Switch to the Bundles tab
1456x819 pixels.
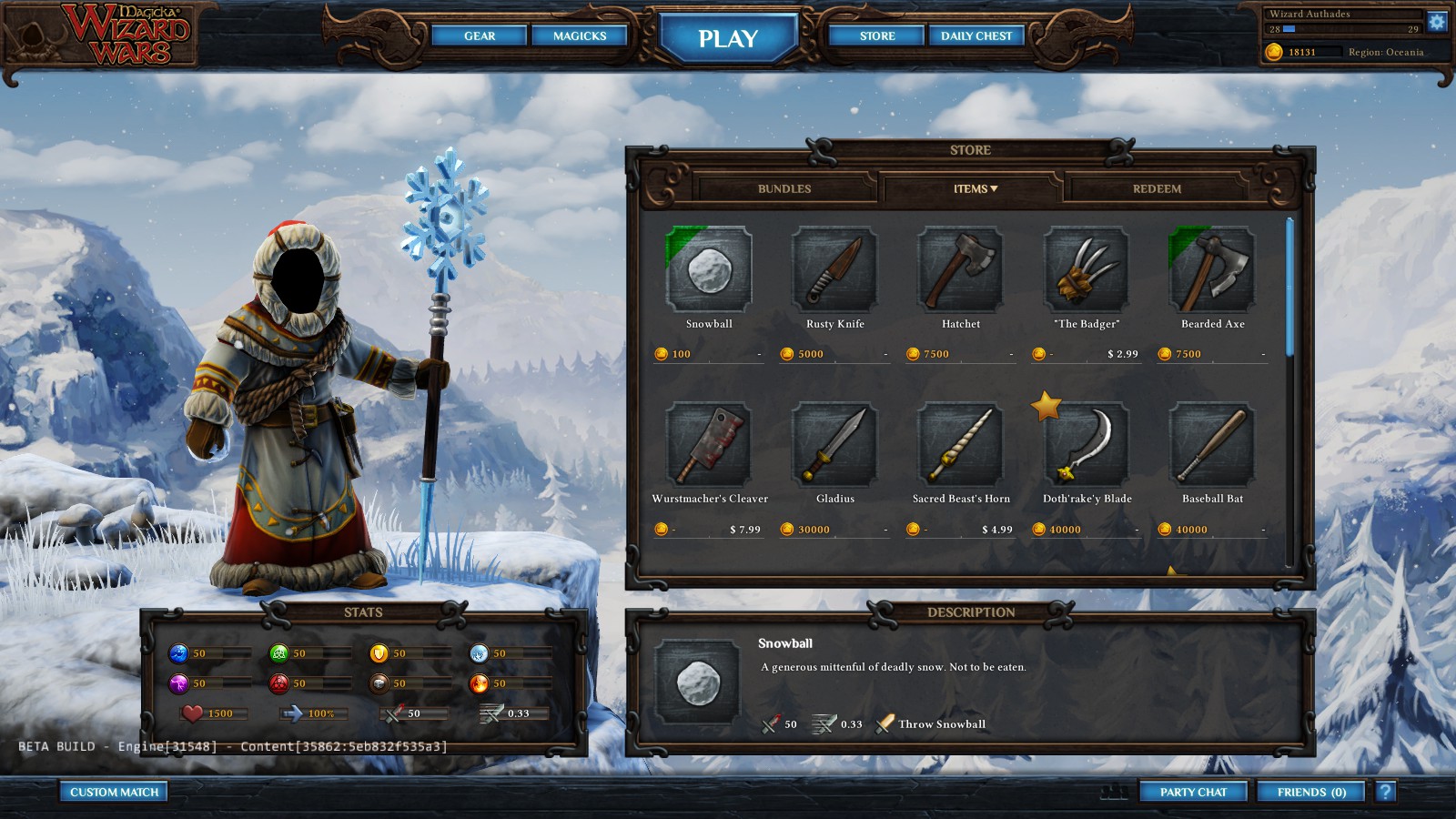click(x=784, y=188)
